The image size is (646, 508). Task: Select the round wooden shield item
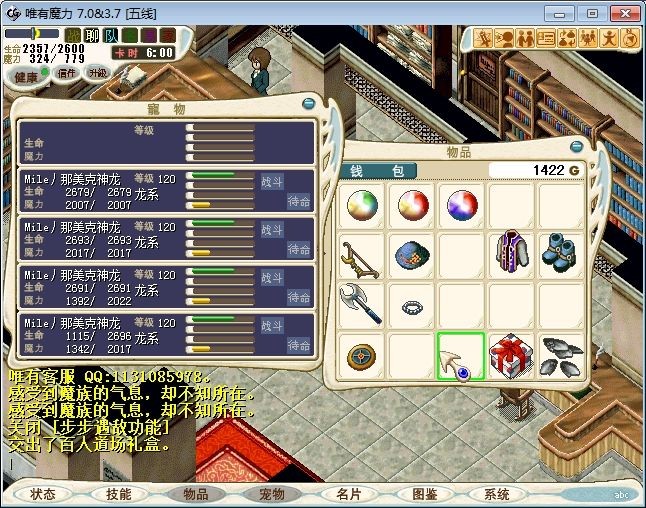tap(359, 356)
